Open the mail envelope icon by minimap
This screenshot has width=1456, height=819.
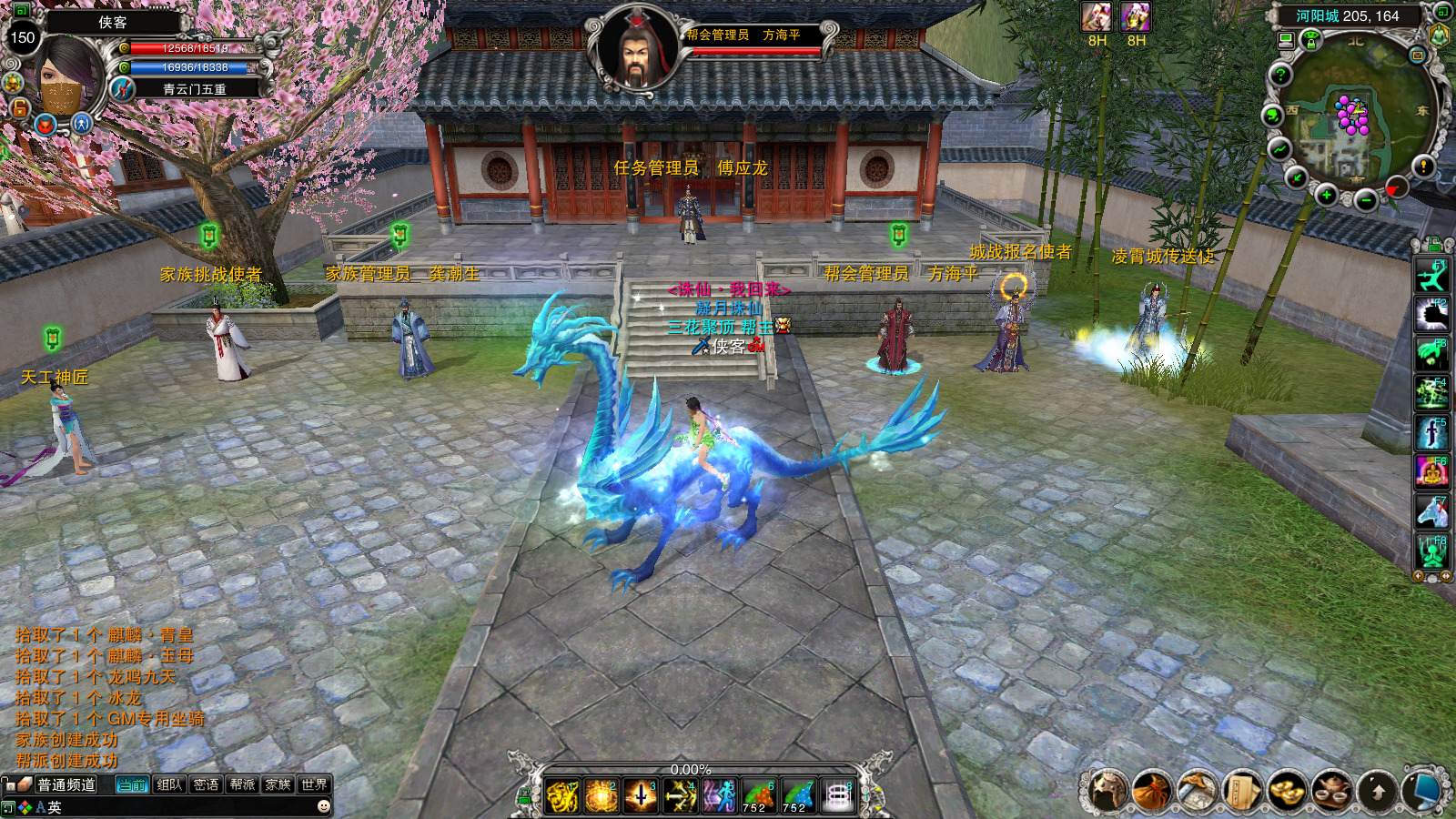pos(1417,56)
